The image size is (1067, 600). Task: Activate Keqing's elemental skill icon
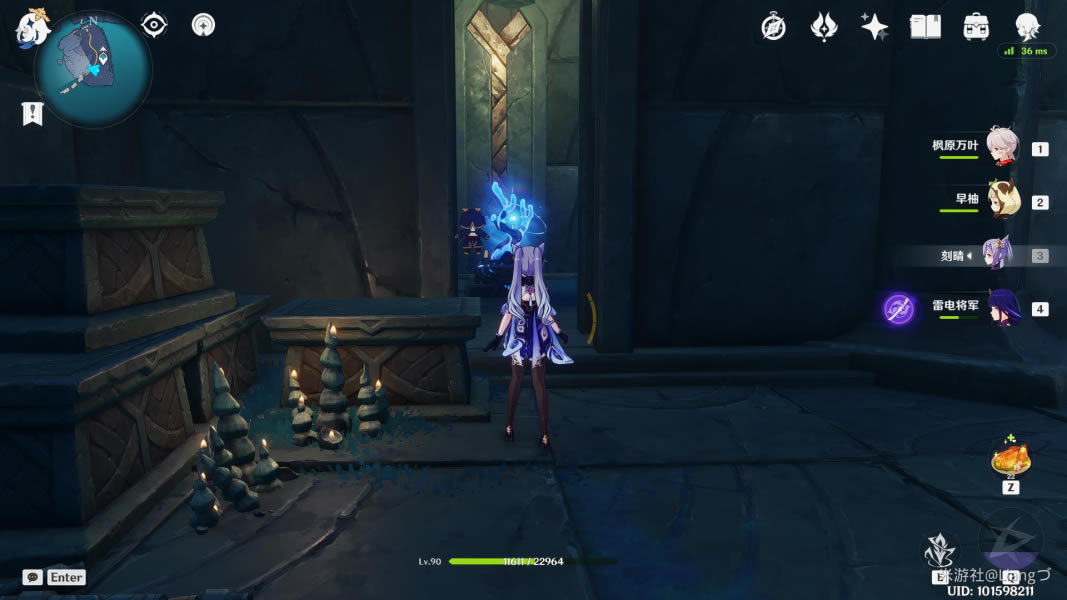(x=940, y=551)
